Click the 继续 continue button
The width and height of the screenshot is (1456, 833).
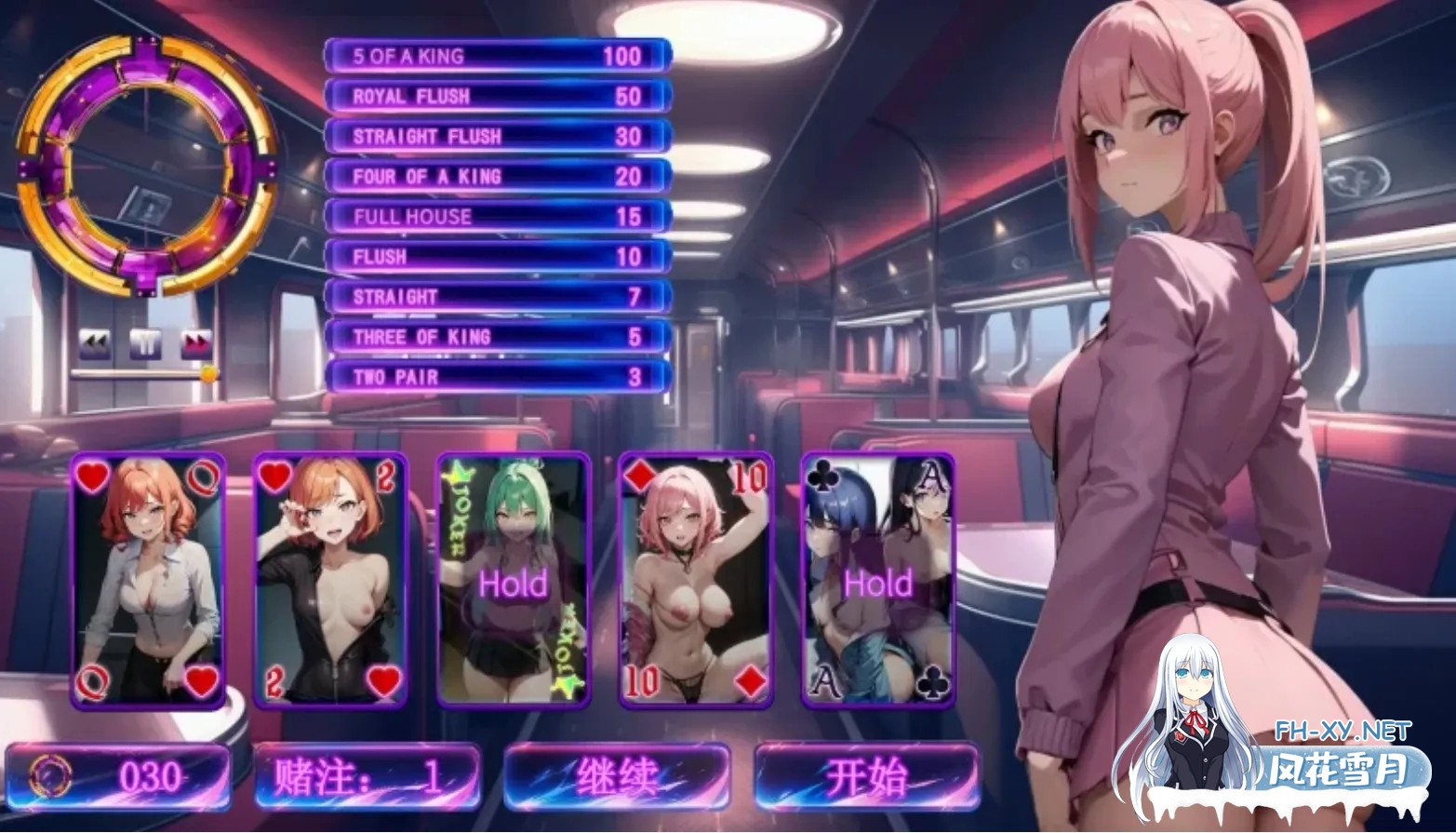coord(620,774)
